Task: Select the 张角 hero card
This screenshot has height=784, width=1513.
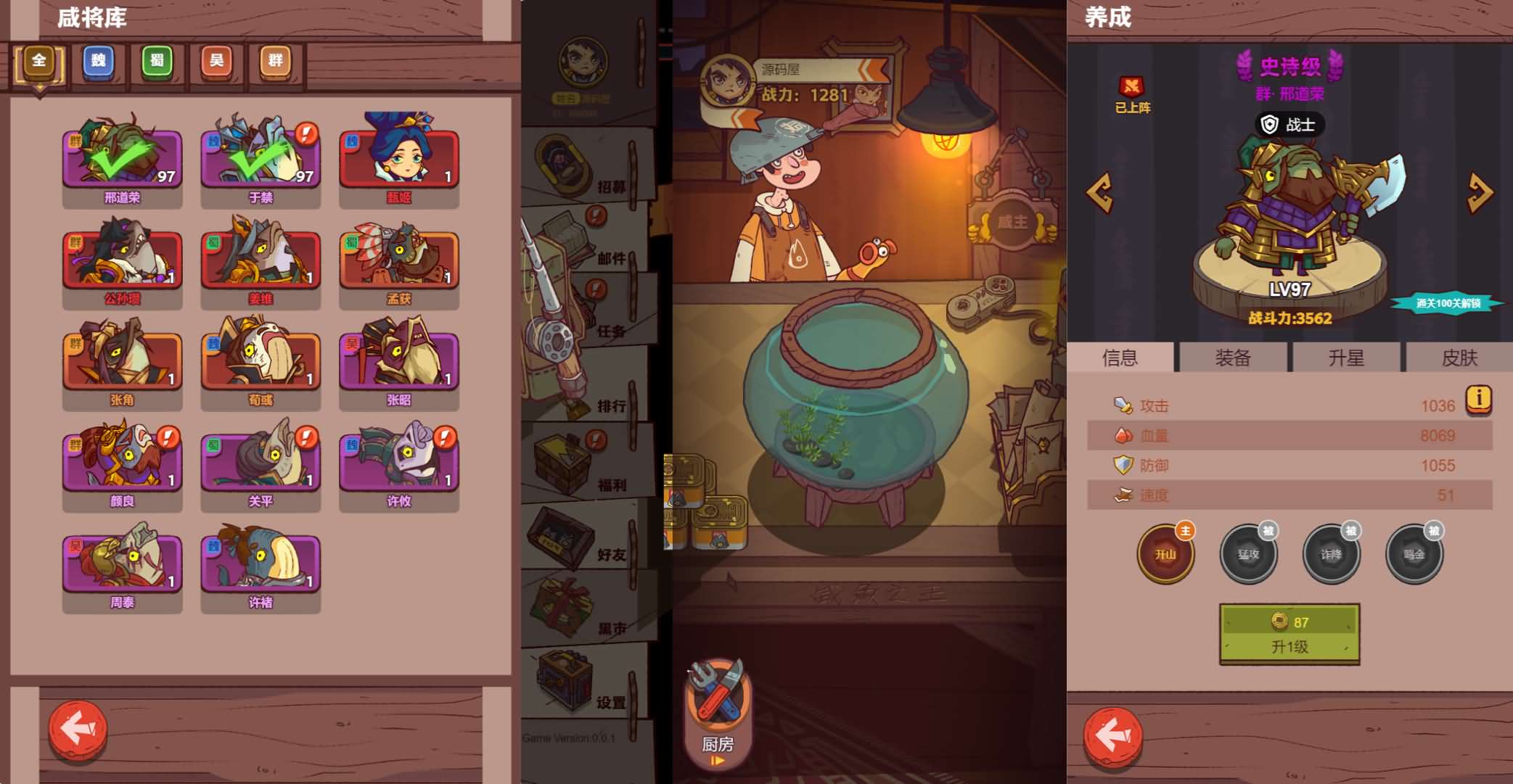Action: coord(122,362)
